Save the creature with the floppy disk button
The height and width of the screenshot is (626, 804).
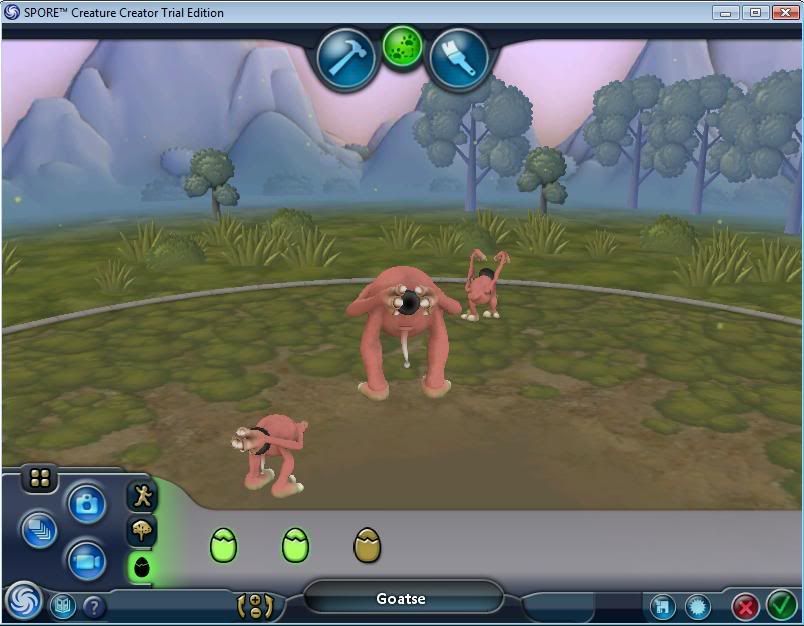(x=661, y=606)
